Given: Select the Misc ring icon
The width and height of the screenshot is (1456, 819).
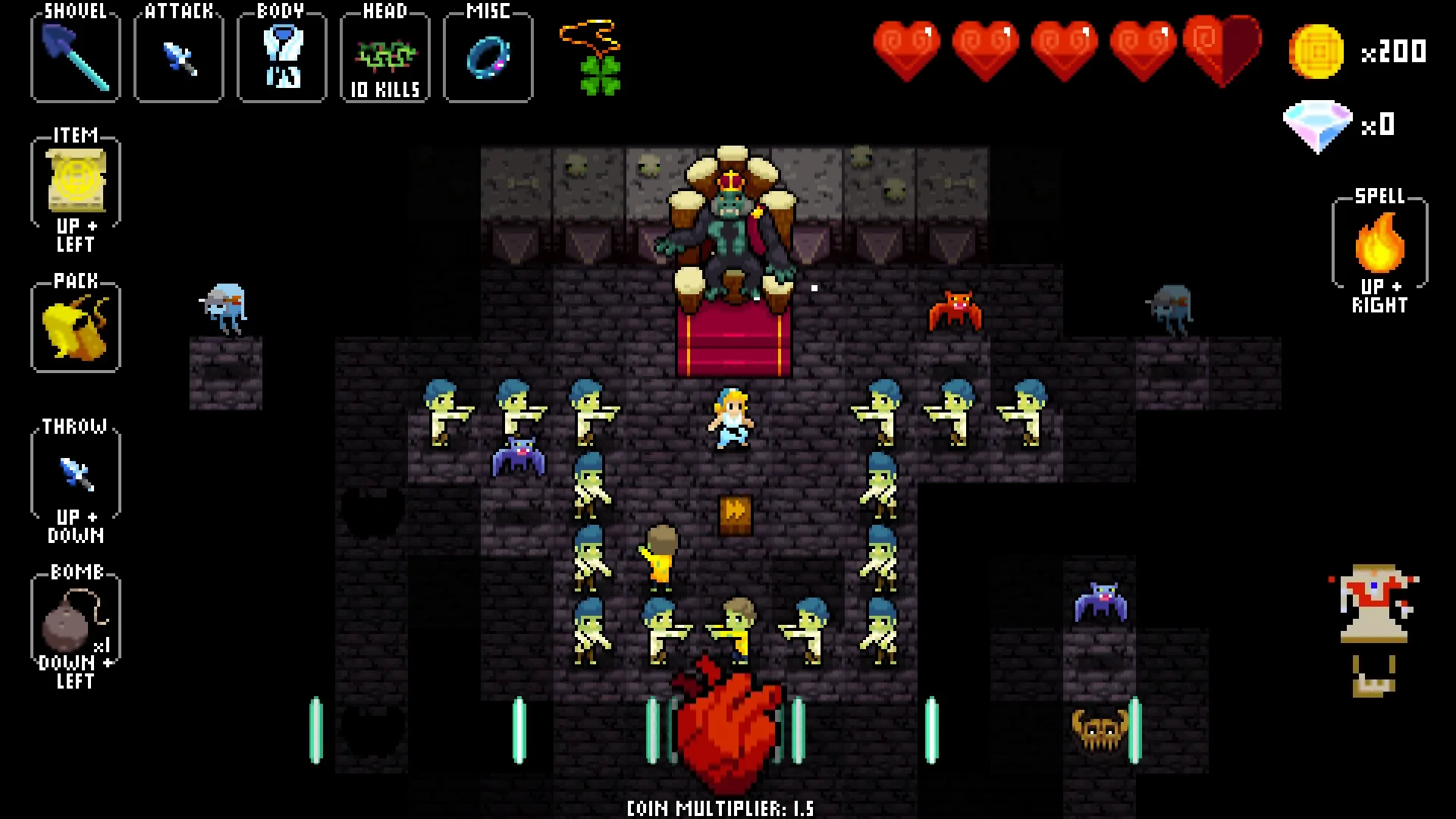Looking at the screenshot, I should pos(488,55).
